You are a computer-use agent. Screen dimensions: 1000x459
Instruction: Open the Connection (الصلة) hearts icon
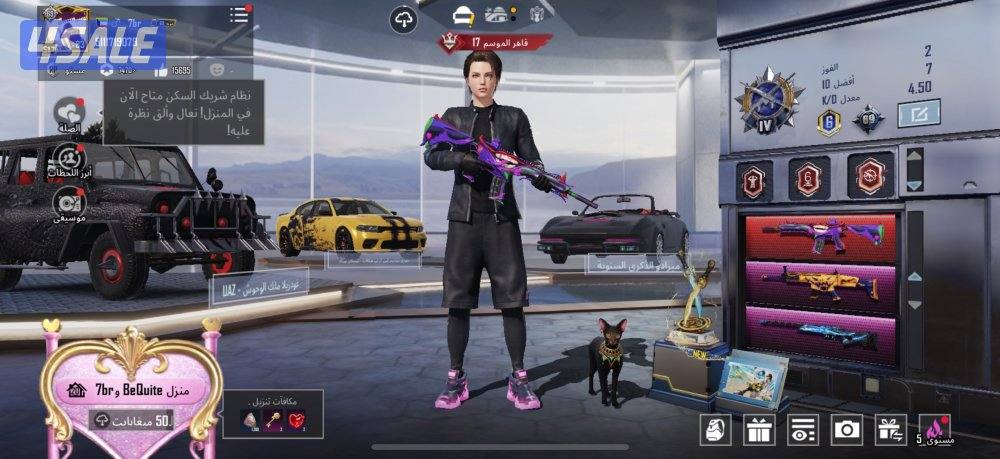click(68, 114)
